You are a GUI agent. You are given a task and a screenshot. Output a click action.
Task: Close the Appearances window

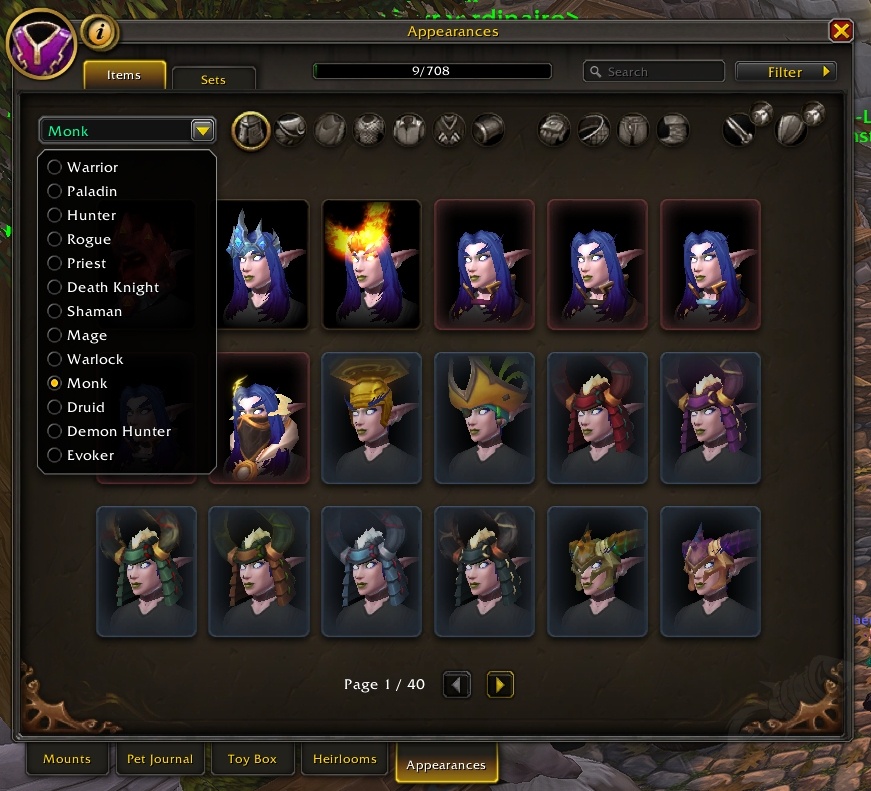[x=841, y=32]
